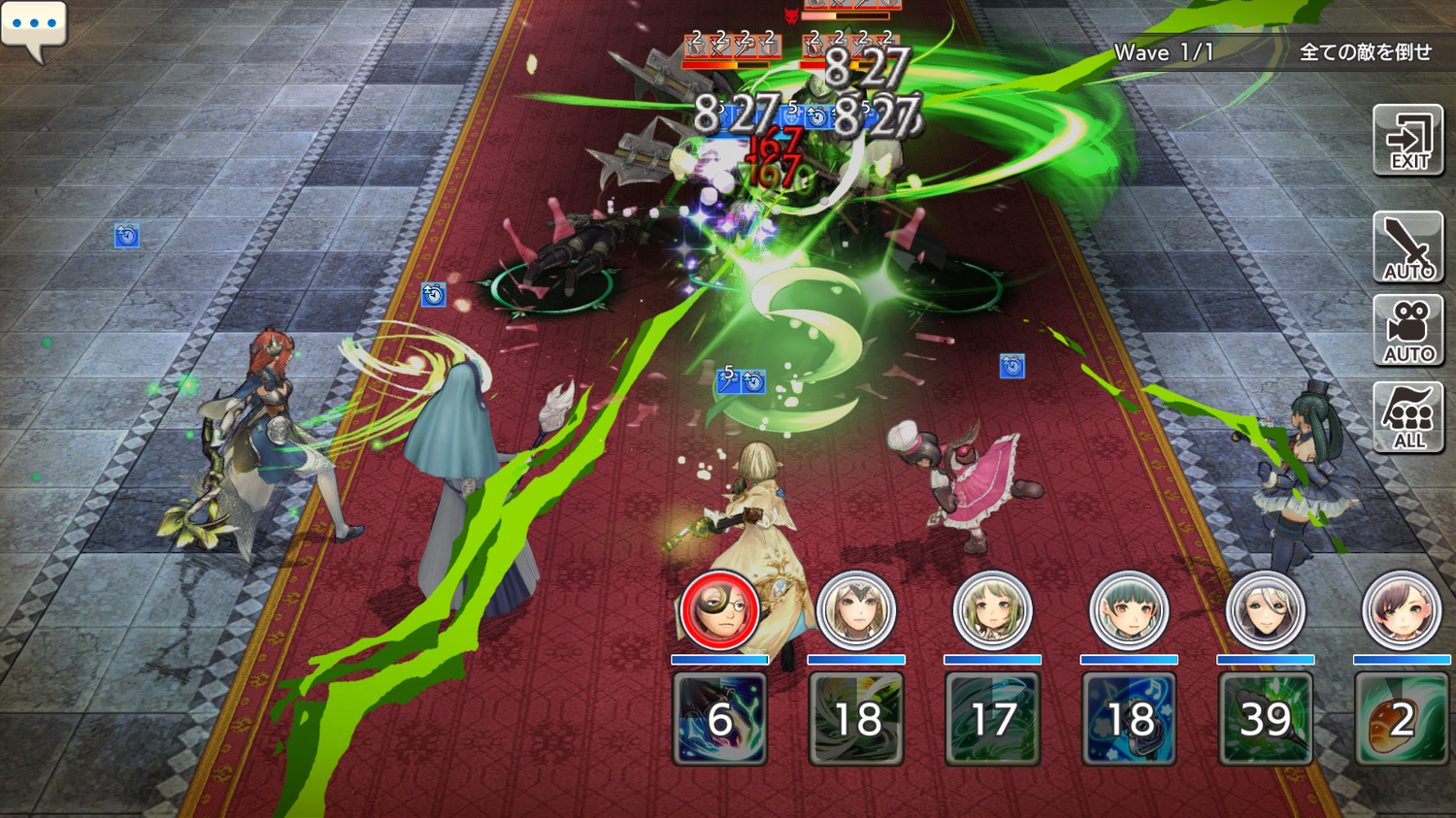Exit the battle with EXIT button
The width and height of the screenshot is (1456, 818).
[x=1408, y=142]
